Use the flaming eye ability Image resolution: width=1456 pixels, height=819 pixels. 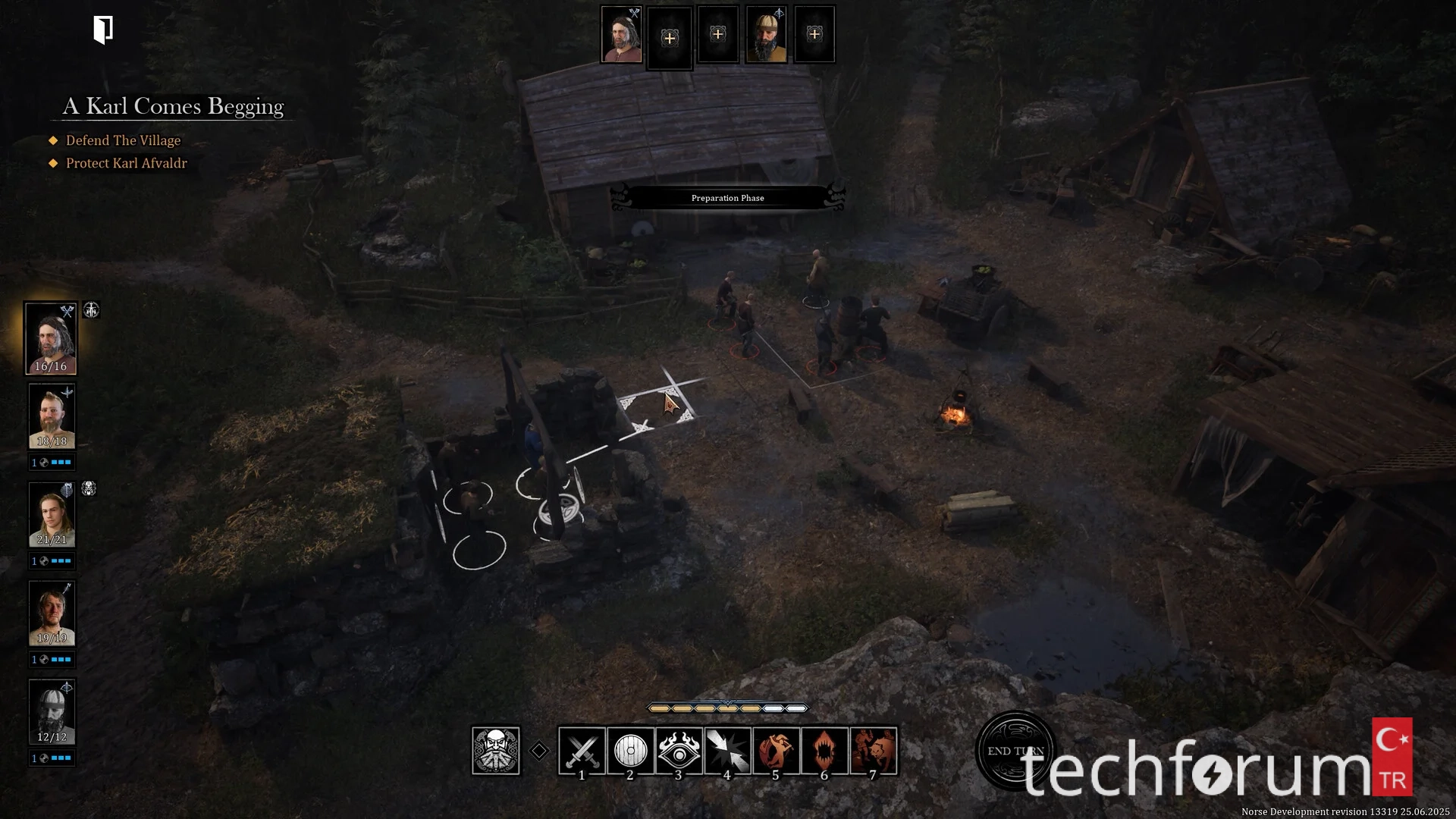pyautogui.click(x=679, y=751)
